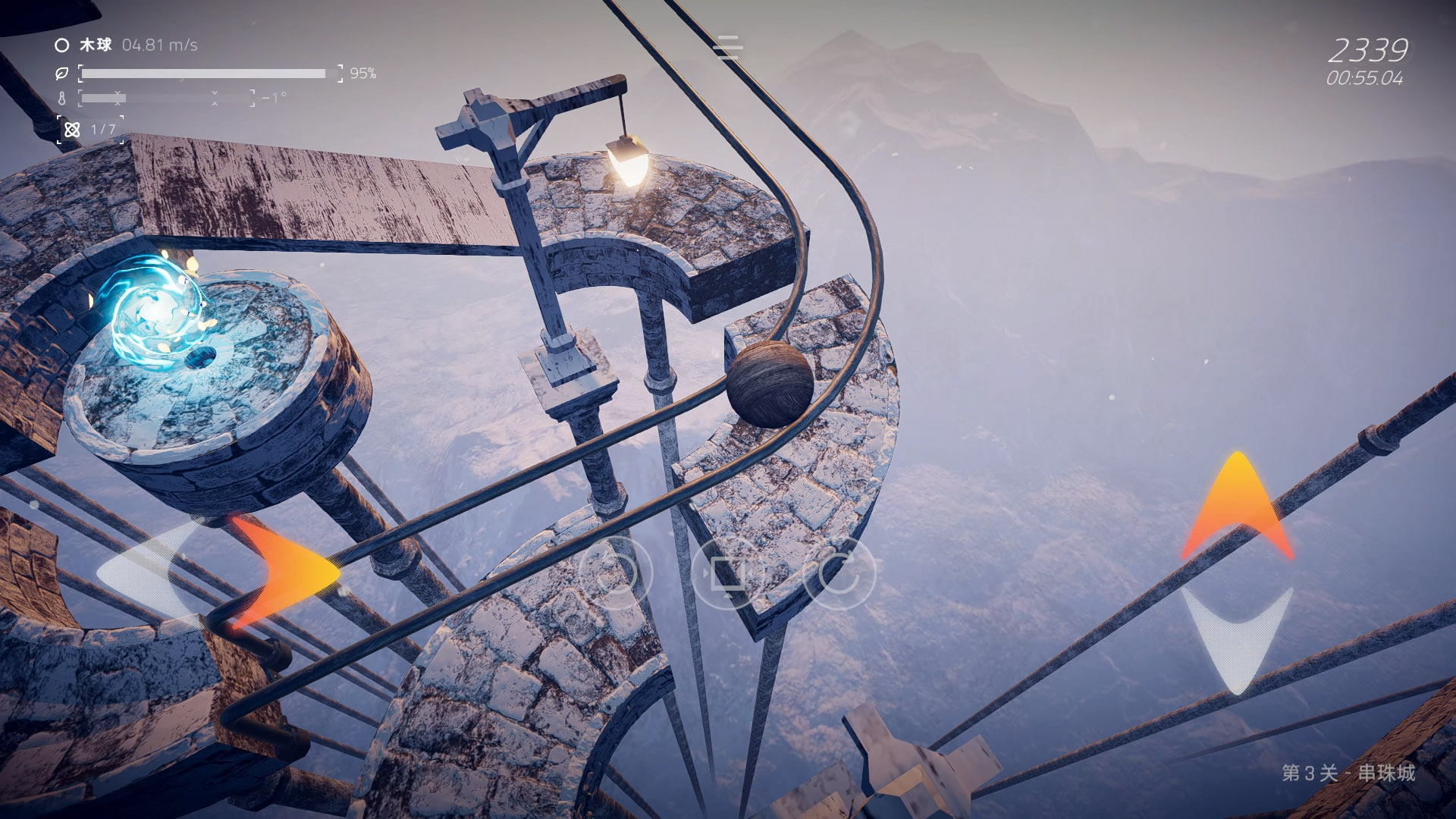1456x819 pixels.
Task: Tap the white left arrow control
Action: click(148, 570)
